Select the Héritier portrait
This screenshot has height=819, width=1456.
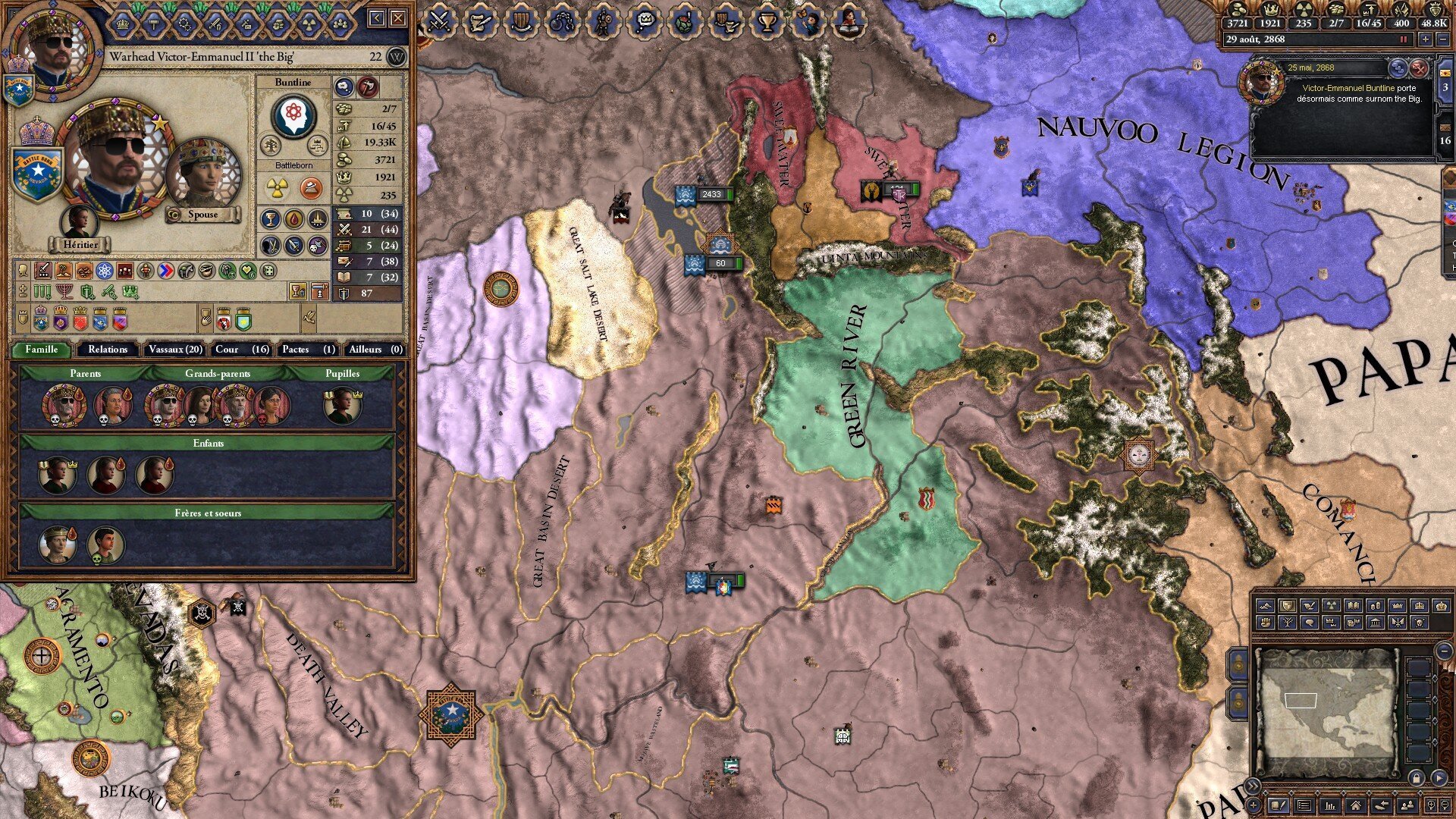coord(80,224)
